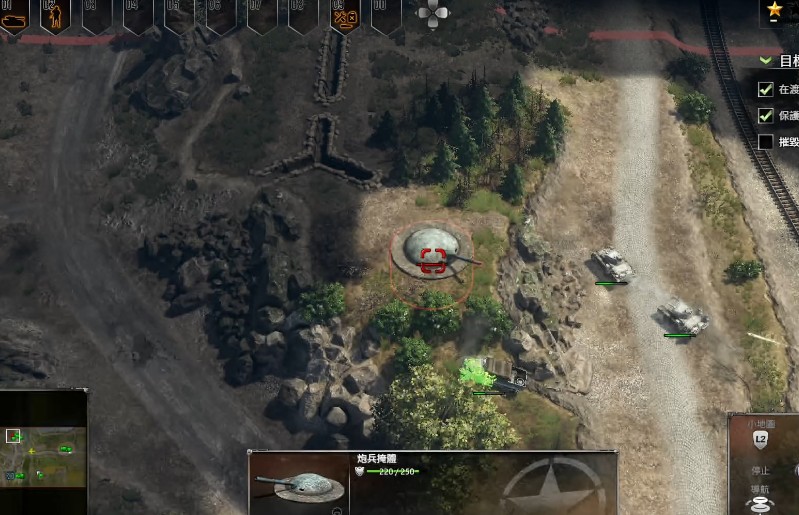
Task: Select the tank control group 01
Action: (13, 17)
